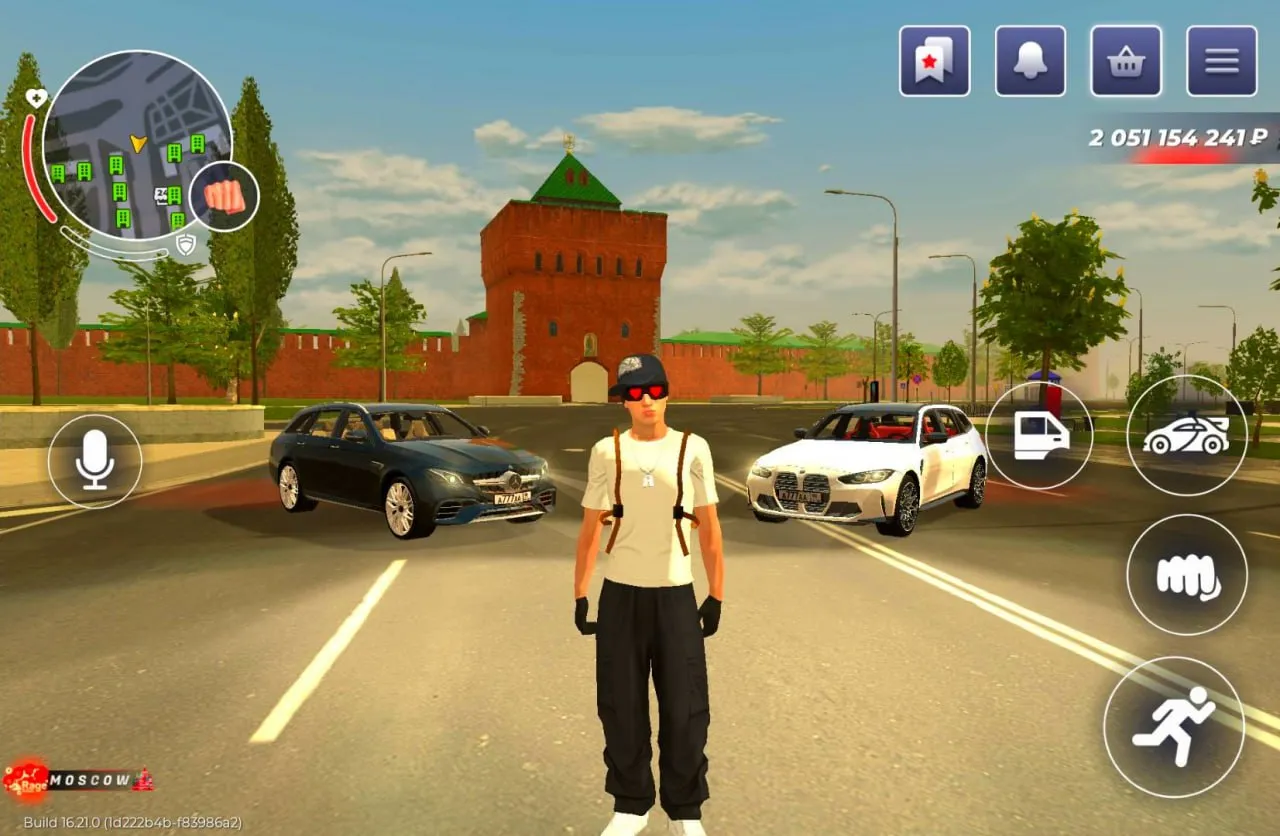Open the shop basket button
This screenshot has width=1280, height=836.
(x=1126, y=61)
